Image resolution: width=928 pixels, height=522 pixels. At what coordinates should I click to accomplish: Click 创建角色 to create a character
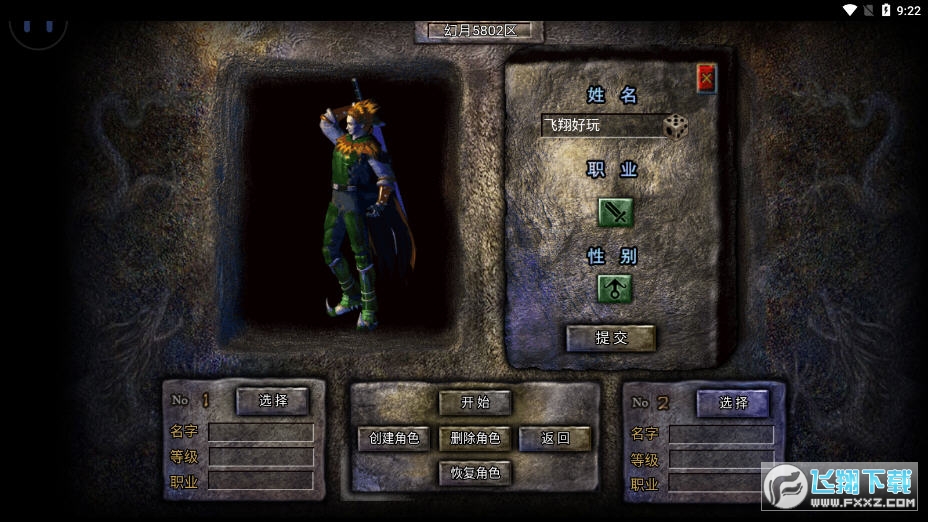(x=394, y=438)
